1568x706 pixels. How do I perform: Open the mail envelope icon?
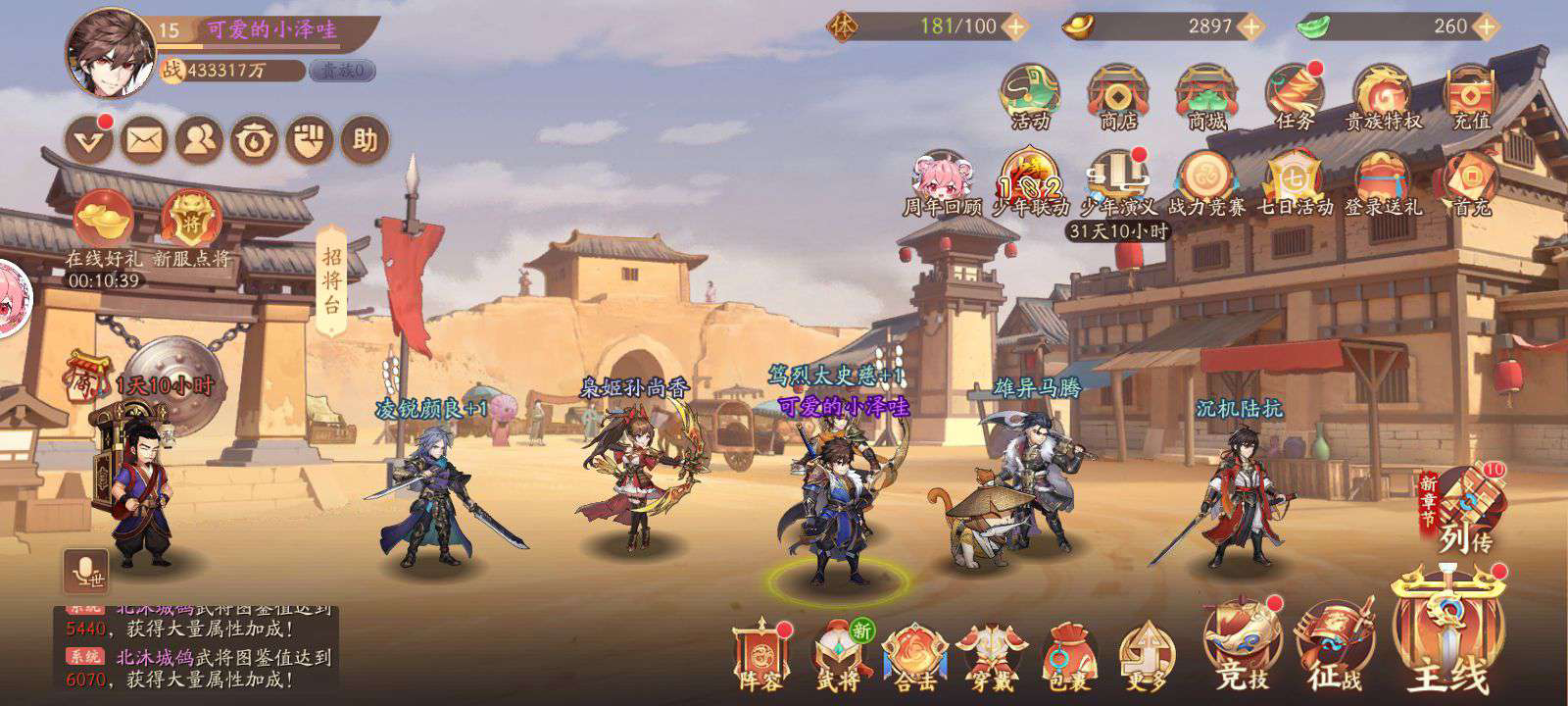pyautogui.click(x=145, y=142)
